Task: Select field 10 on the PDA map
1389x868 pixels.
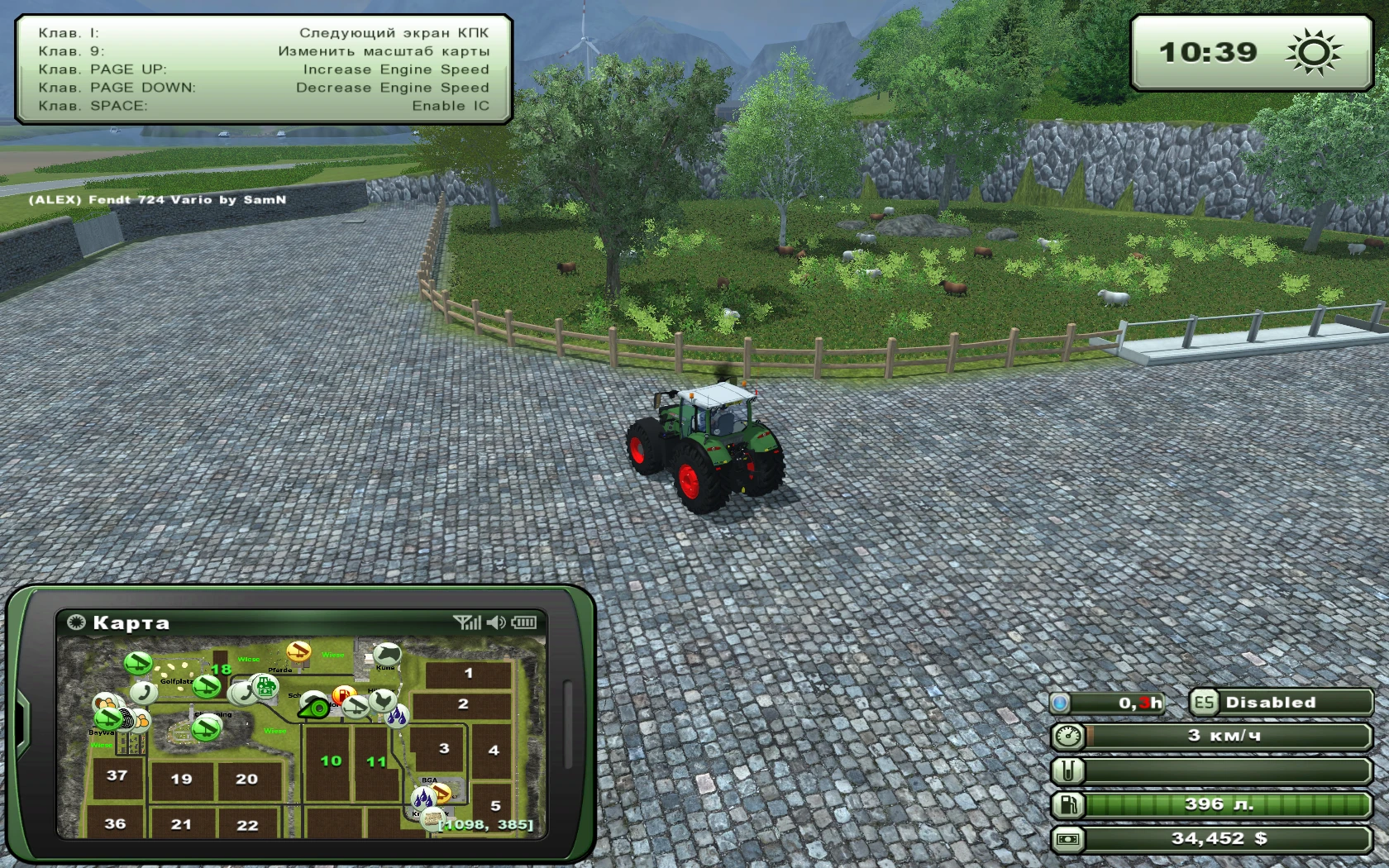Action: [x=331, y=761]
